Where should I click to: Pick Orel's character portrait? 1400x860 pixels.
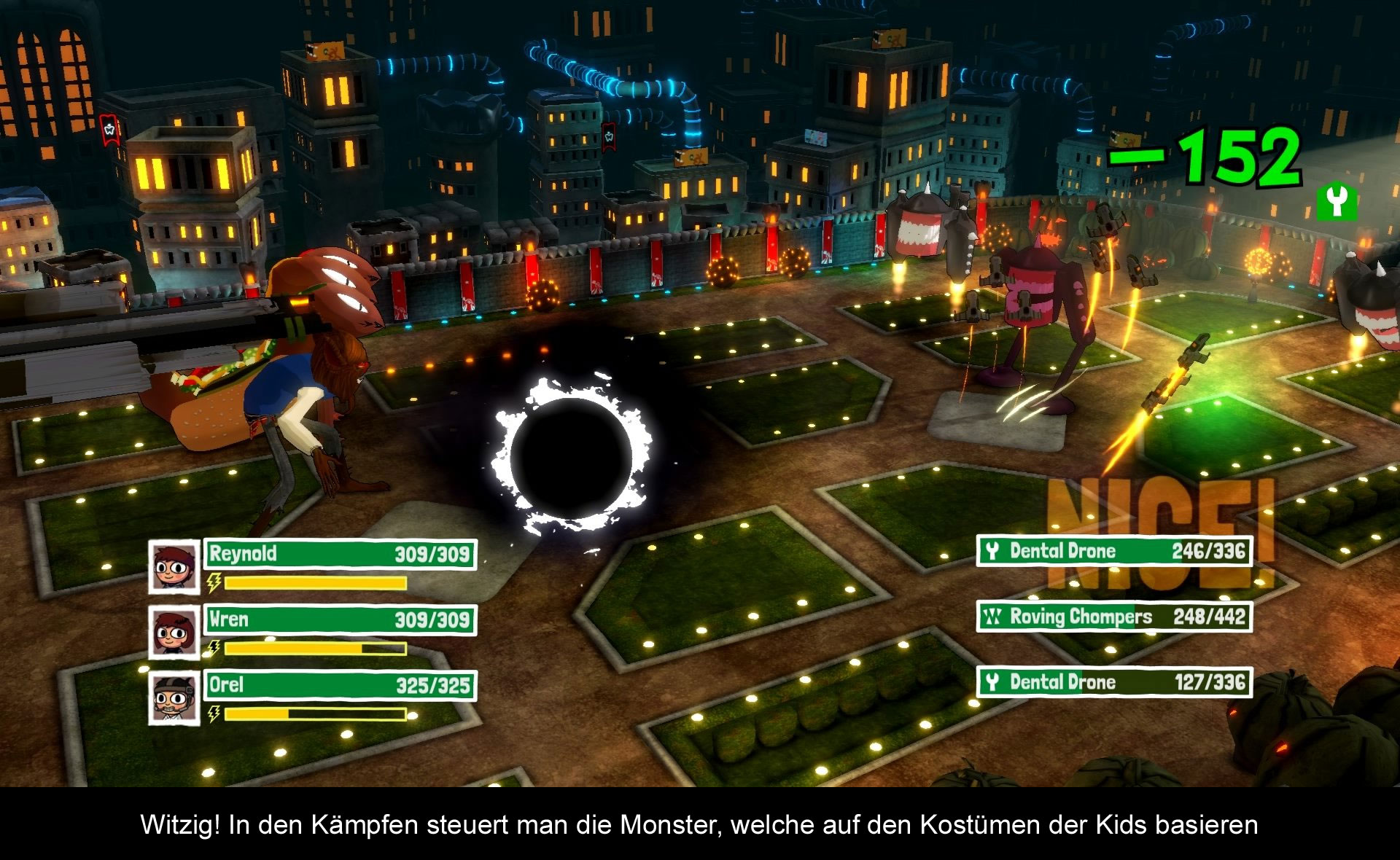174,697
